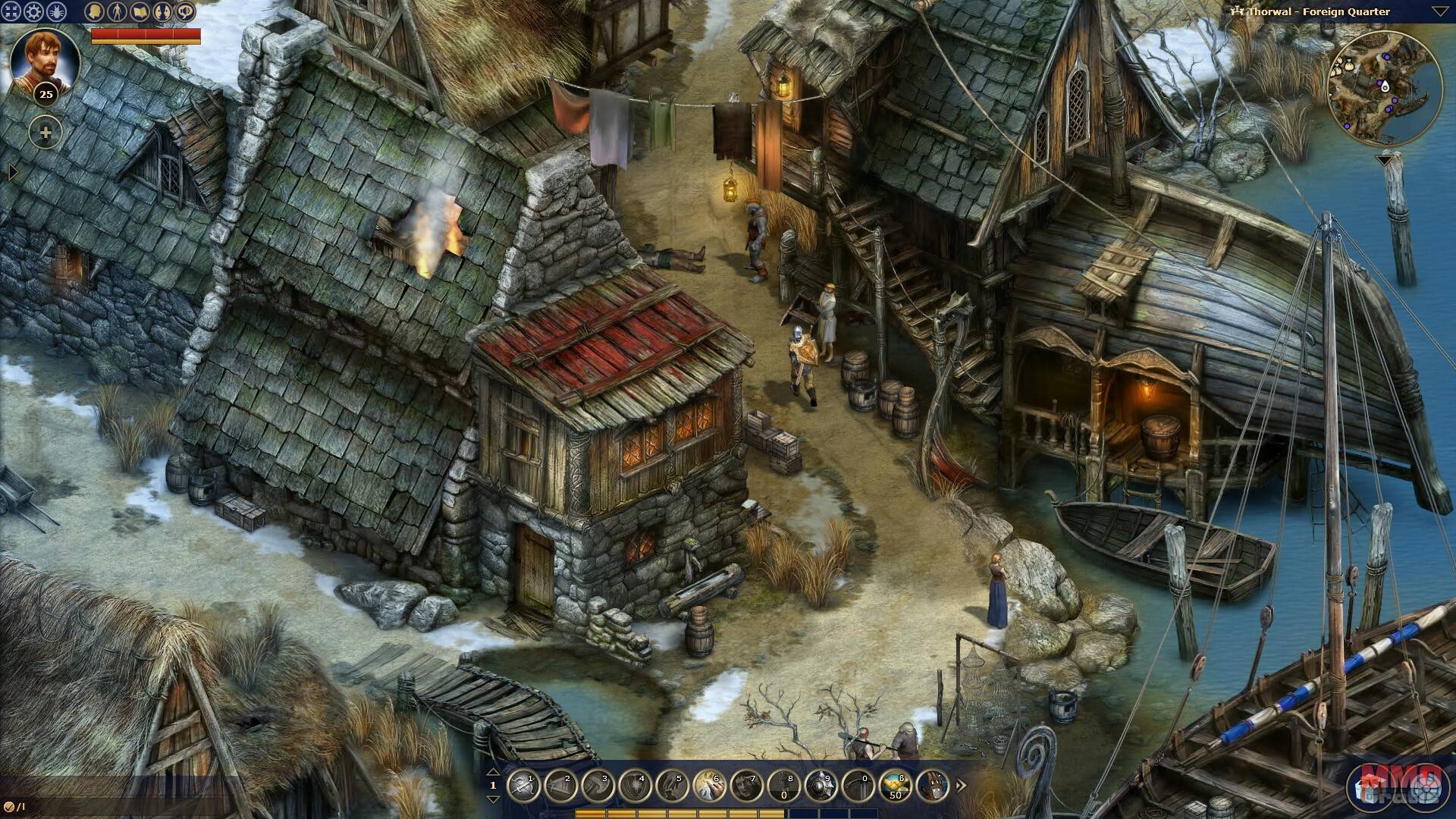The width and height of the screenshot is (1456, 819).
Task: Cast the glowing hand spell in slot 6
Action: tap(708, 786)
